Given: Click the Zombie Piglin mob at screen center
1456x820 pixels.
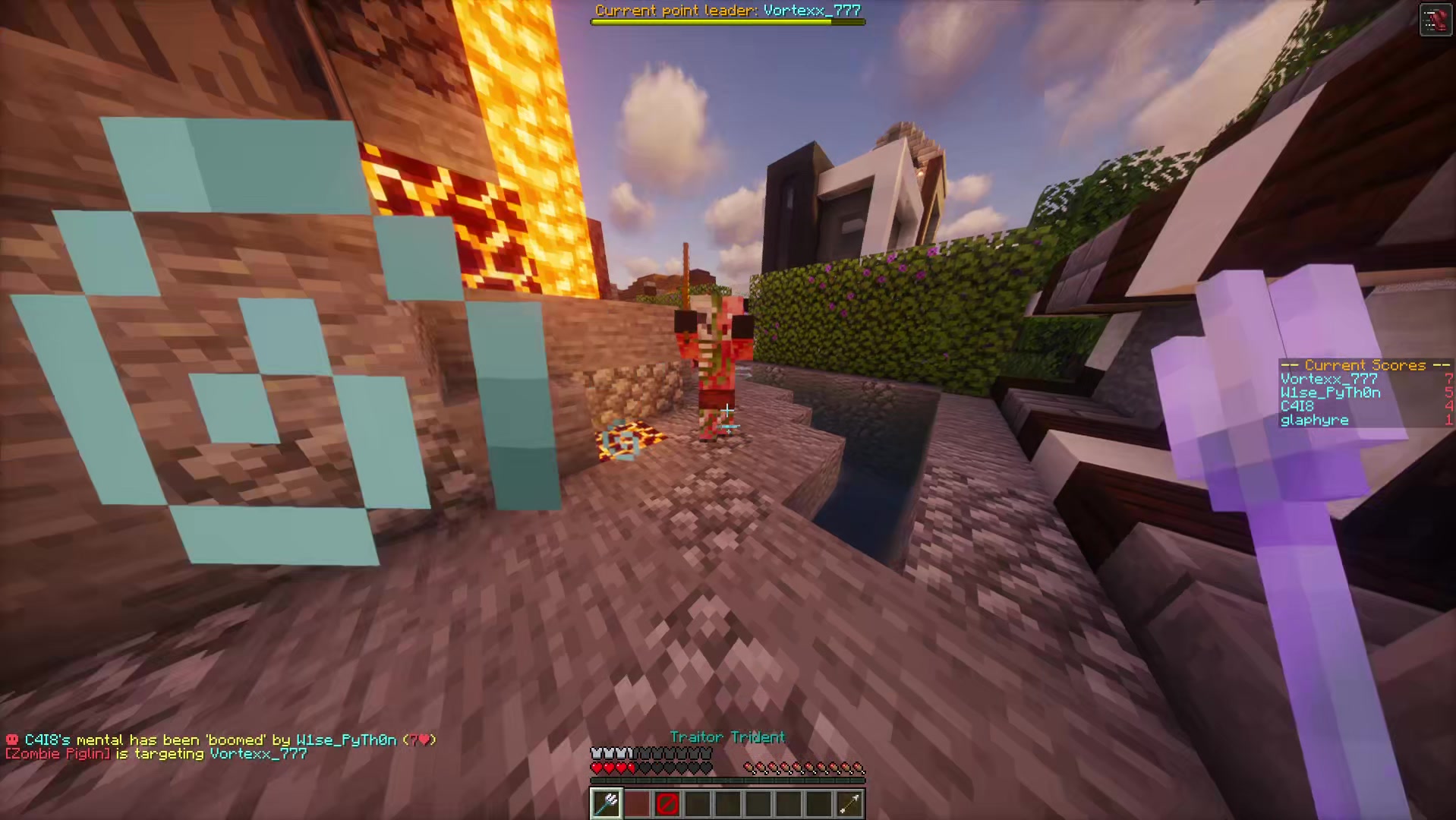Looking at the screenshot, I should 714,357.
